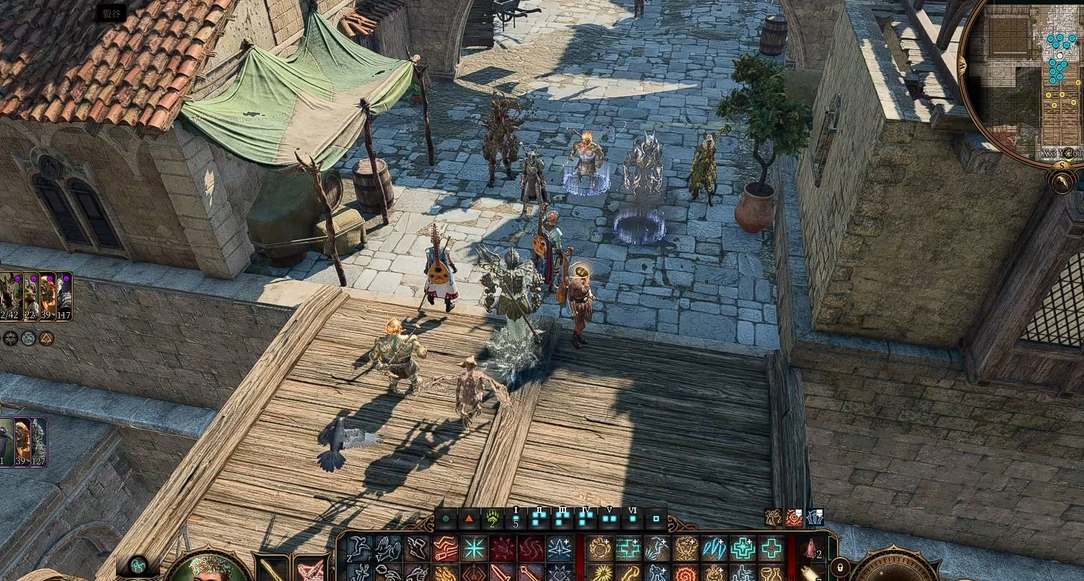
Task: Select the party portrait showing 42 HP
Action: tap(9, 296)
